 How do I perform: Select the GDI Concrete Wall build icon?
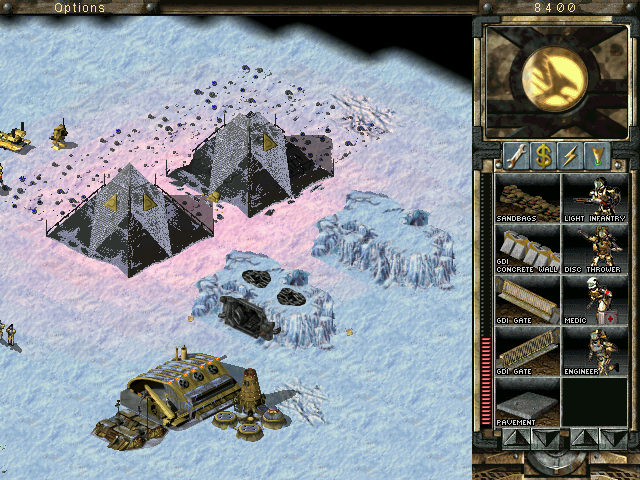point(527,249)
